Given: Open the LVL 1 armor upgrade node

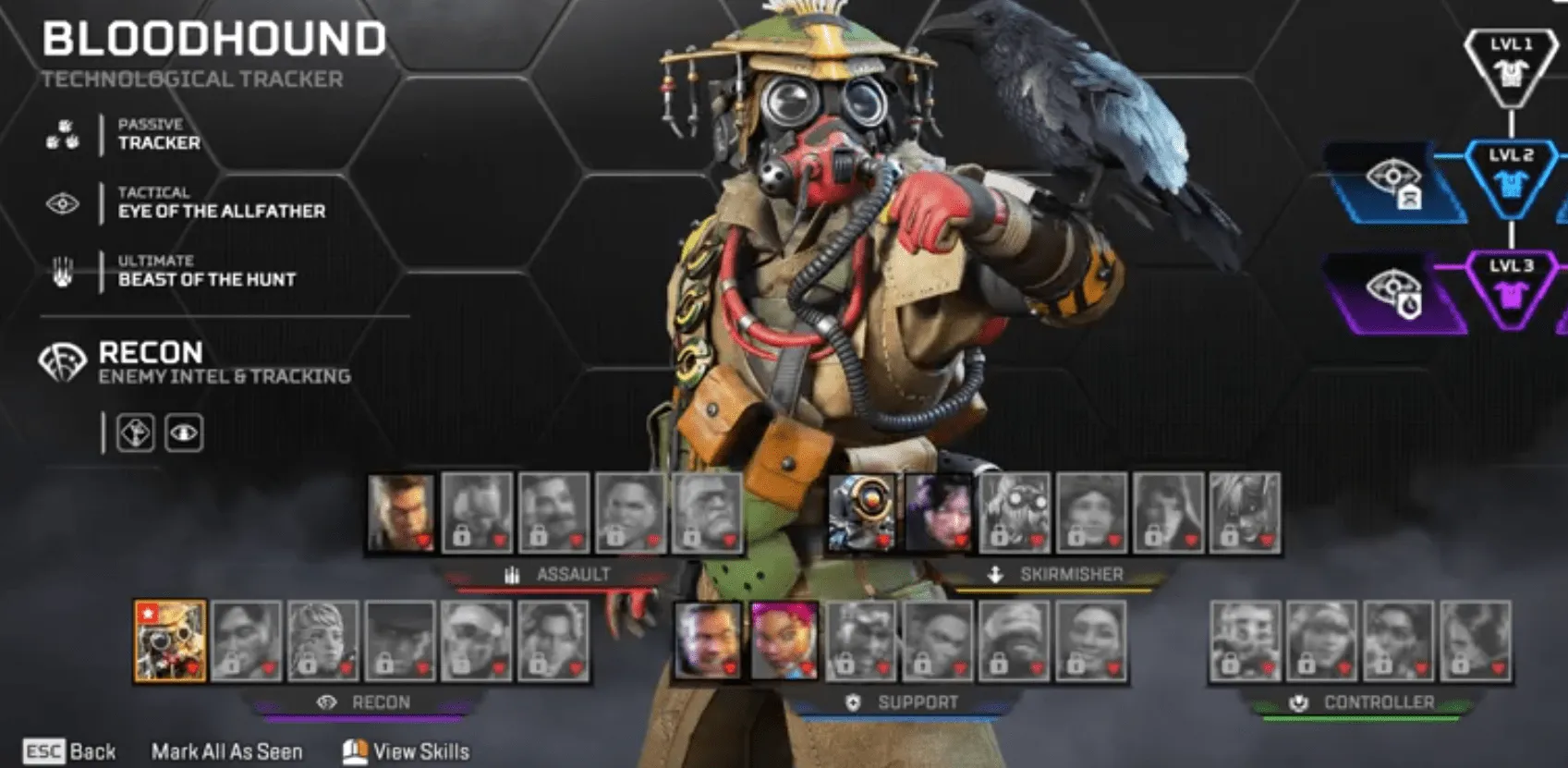Looking at the screenshot, I should 1511,67.
